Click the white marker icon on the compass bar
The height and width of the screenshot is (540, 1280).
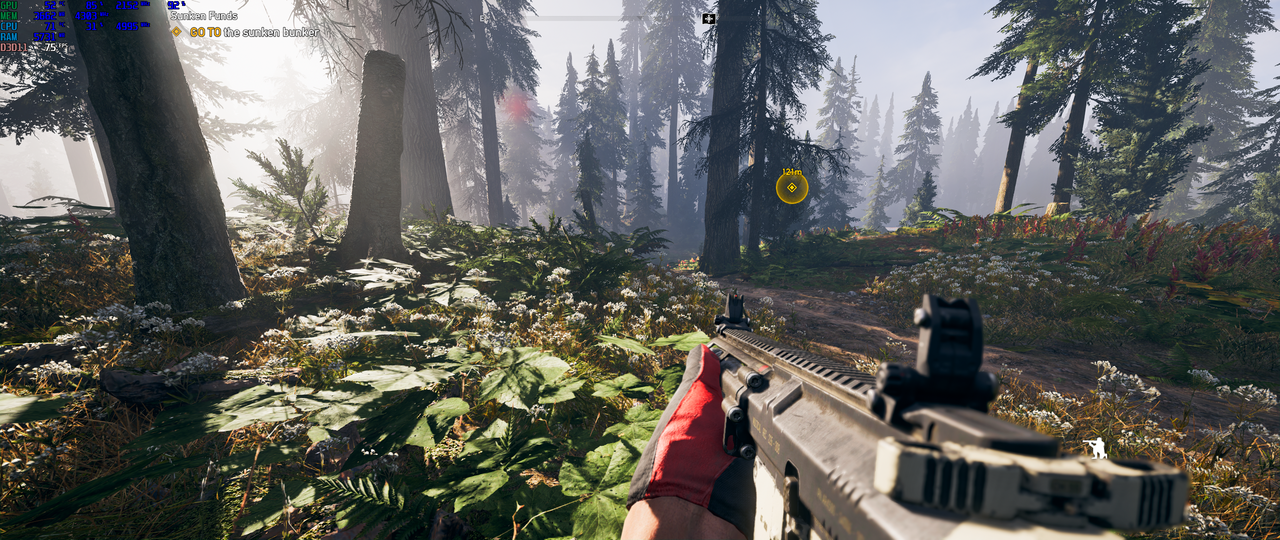click(x=709, y=19)
